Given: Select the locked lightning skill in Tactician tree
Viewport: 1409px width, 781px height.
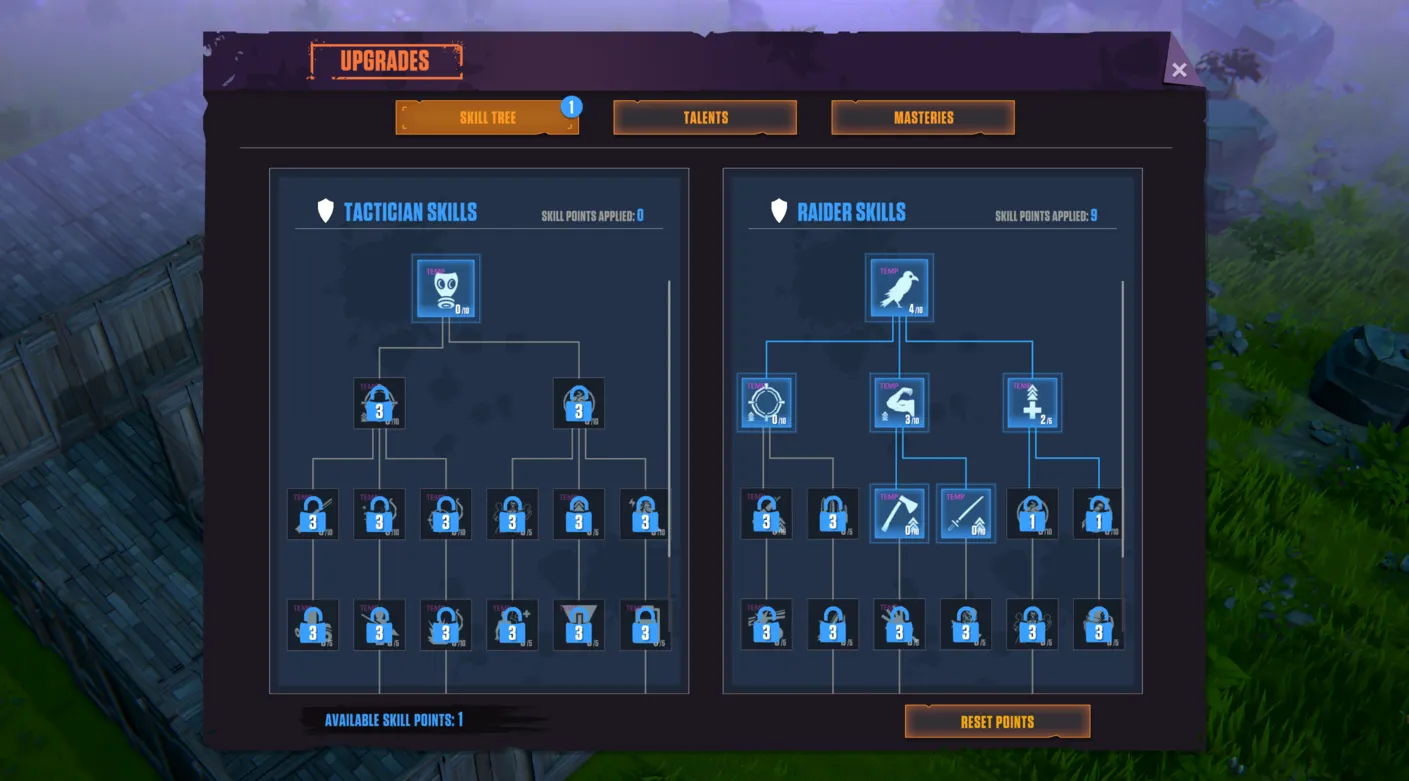Looking at the screenshot, I should pyautogui.click(x=645, y=513).
